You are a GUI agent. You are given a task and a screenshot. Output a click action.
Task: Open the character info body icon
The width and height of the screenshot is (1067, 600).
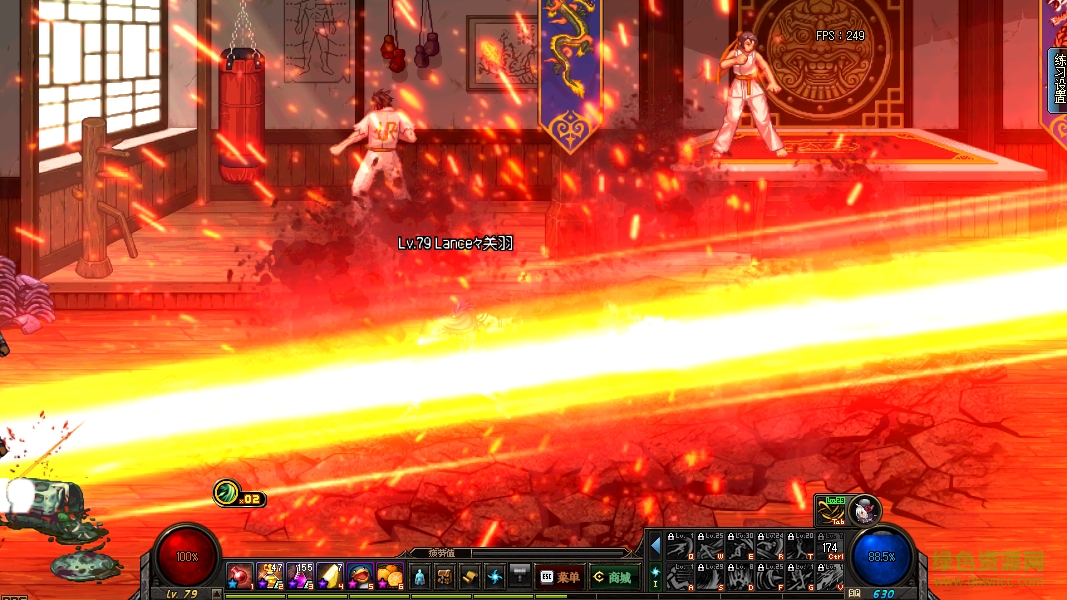(419, 577)
